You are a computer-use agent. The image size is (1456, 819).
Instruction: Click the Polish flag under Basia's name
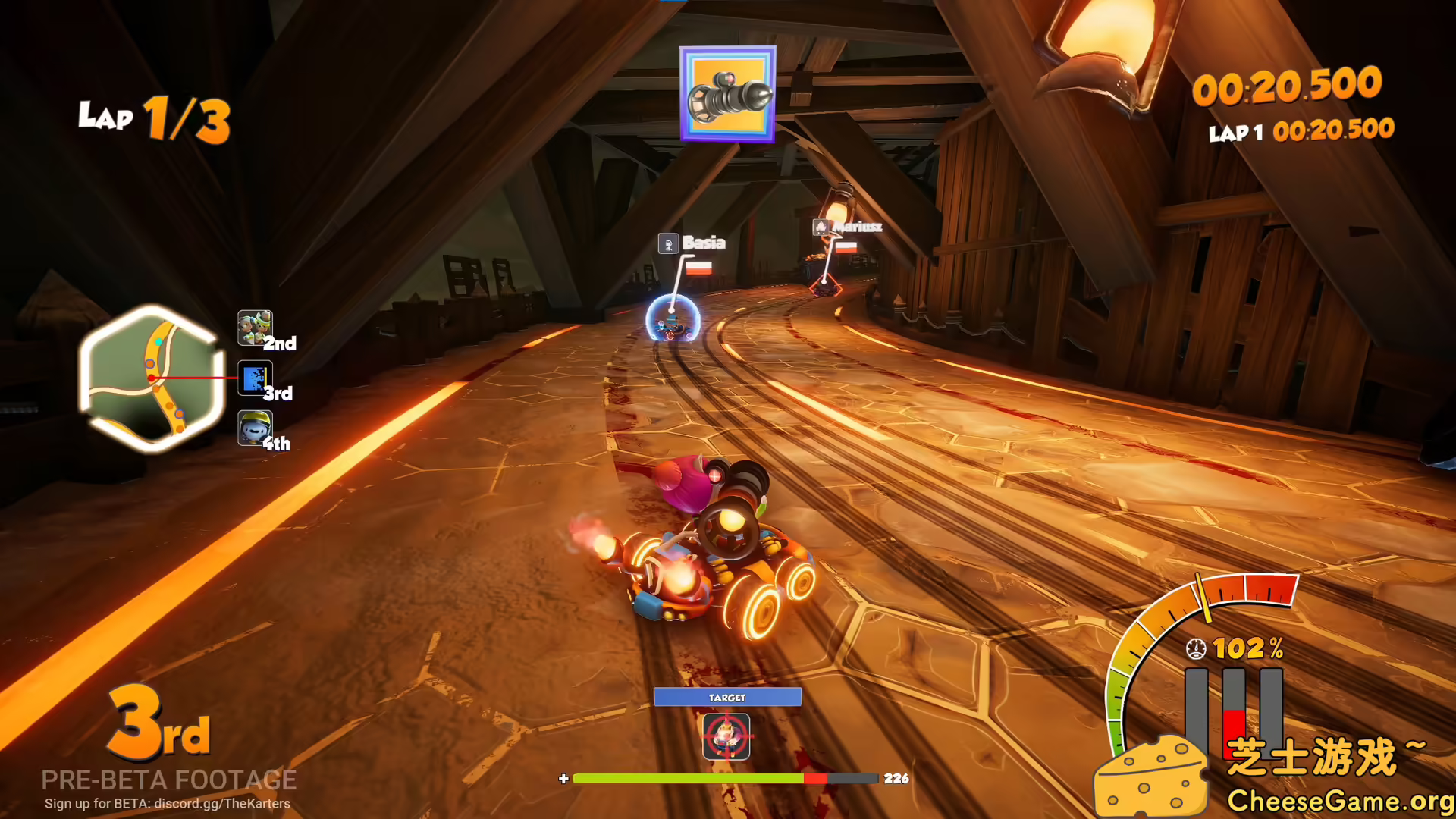(x=698, y=268)
